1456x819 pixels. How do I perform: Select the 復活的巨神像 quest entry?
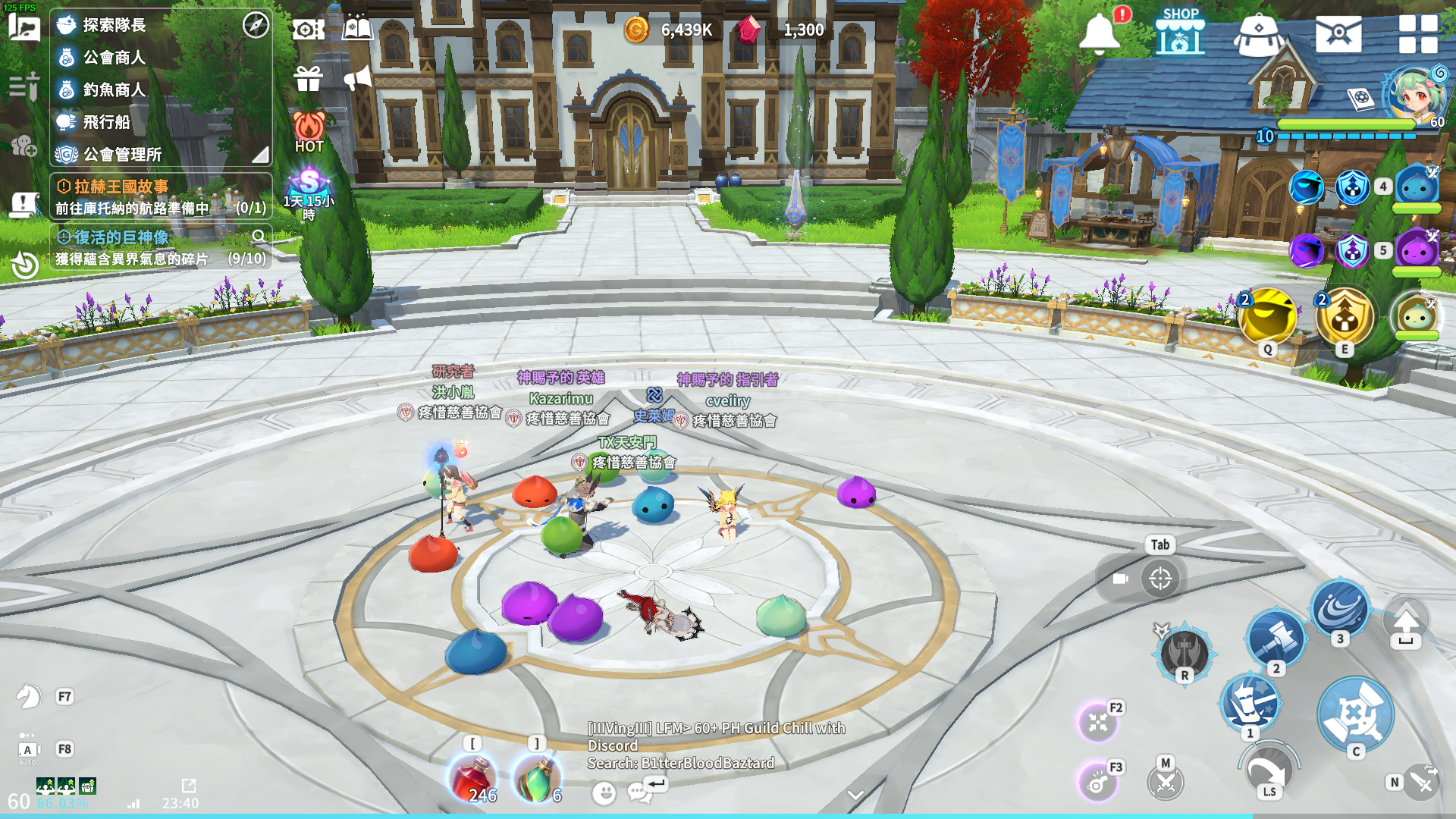click(121, 238)
